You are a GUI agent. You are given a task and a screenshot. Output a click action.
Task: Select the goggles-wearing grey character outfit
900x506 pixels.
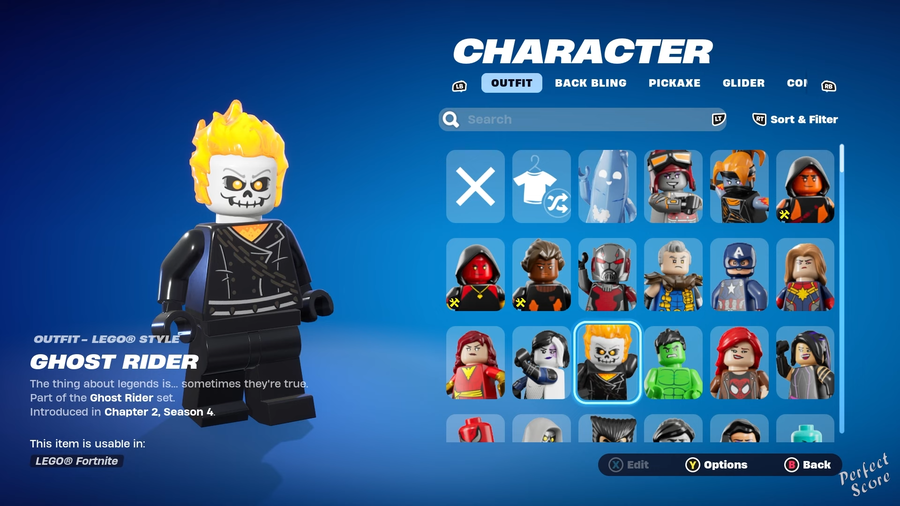(x=674, y=186)
